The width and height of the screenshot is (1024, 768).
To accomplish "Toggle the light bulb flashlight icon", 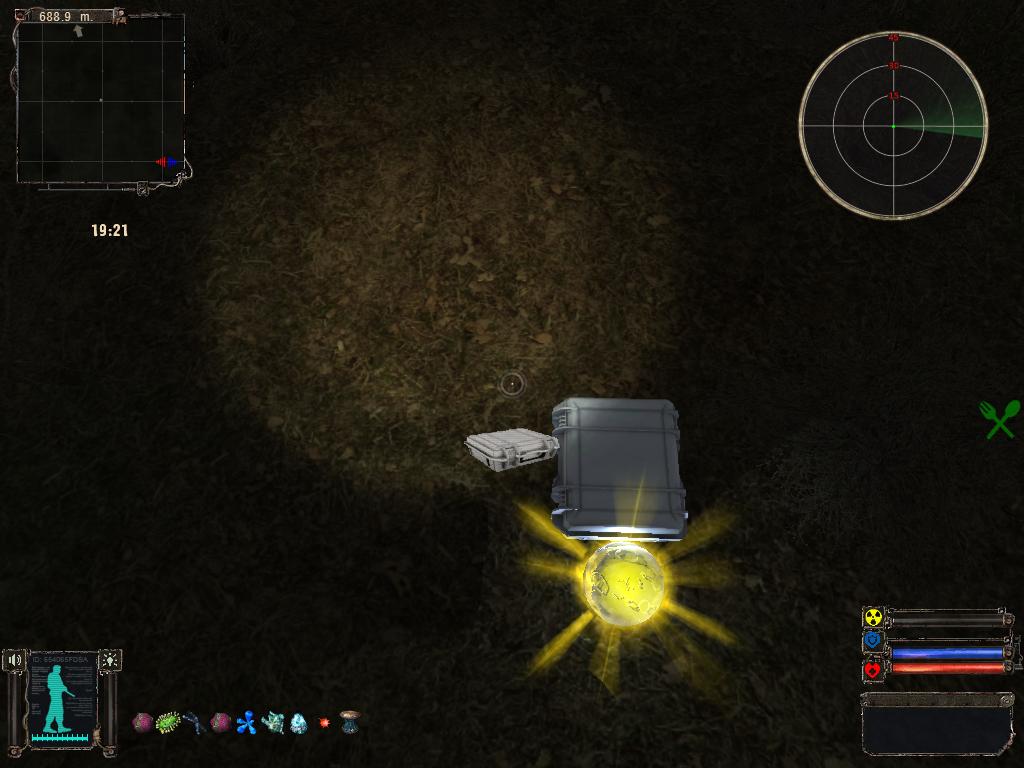I will 109,660.
